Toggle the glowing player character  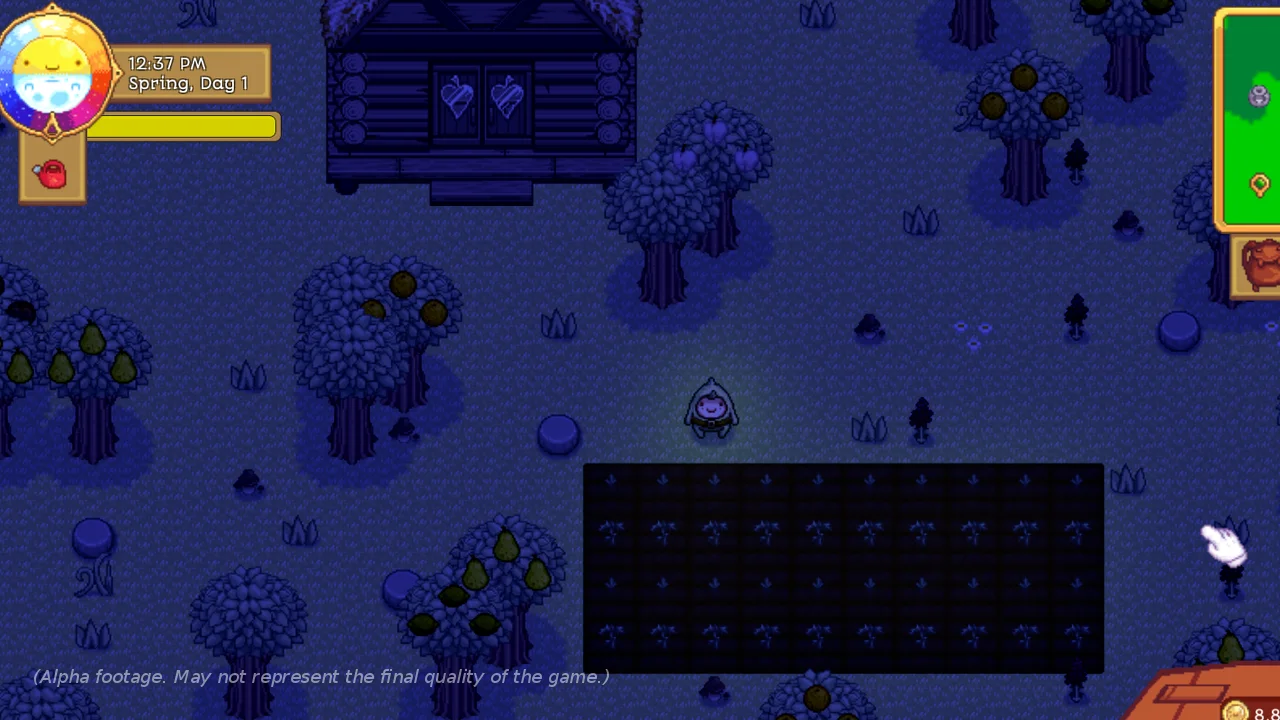click(711, 408)
